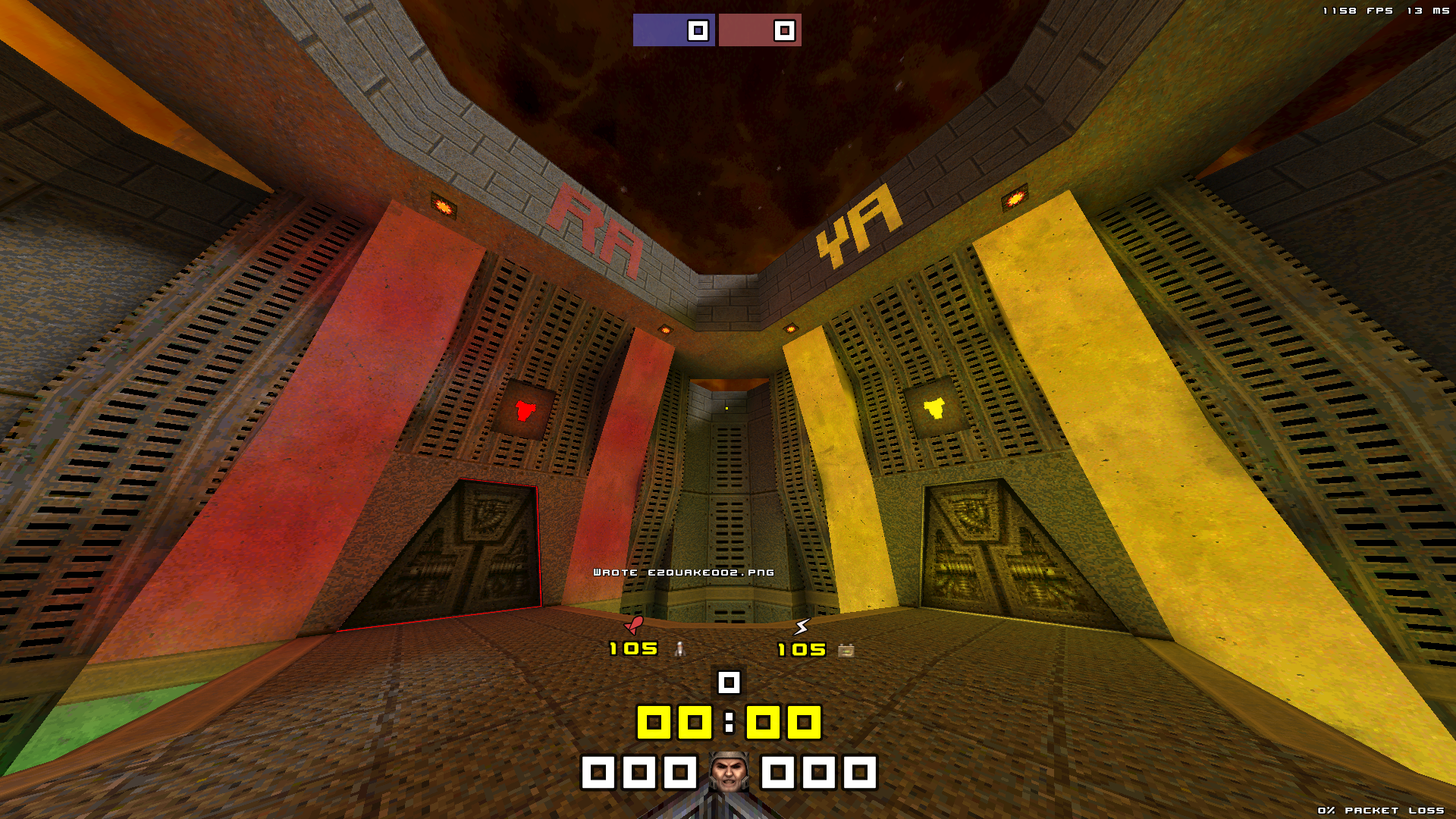The height and width of the screenshot is (819, 1456).
Task: Click the cells battery ammo icon
Action: coord(846,650)
